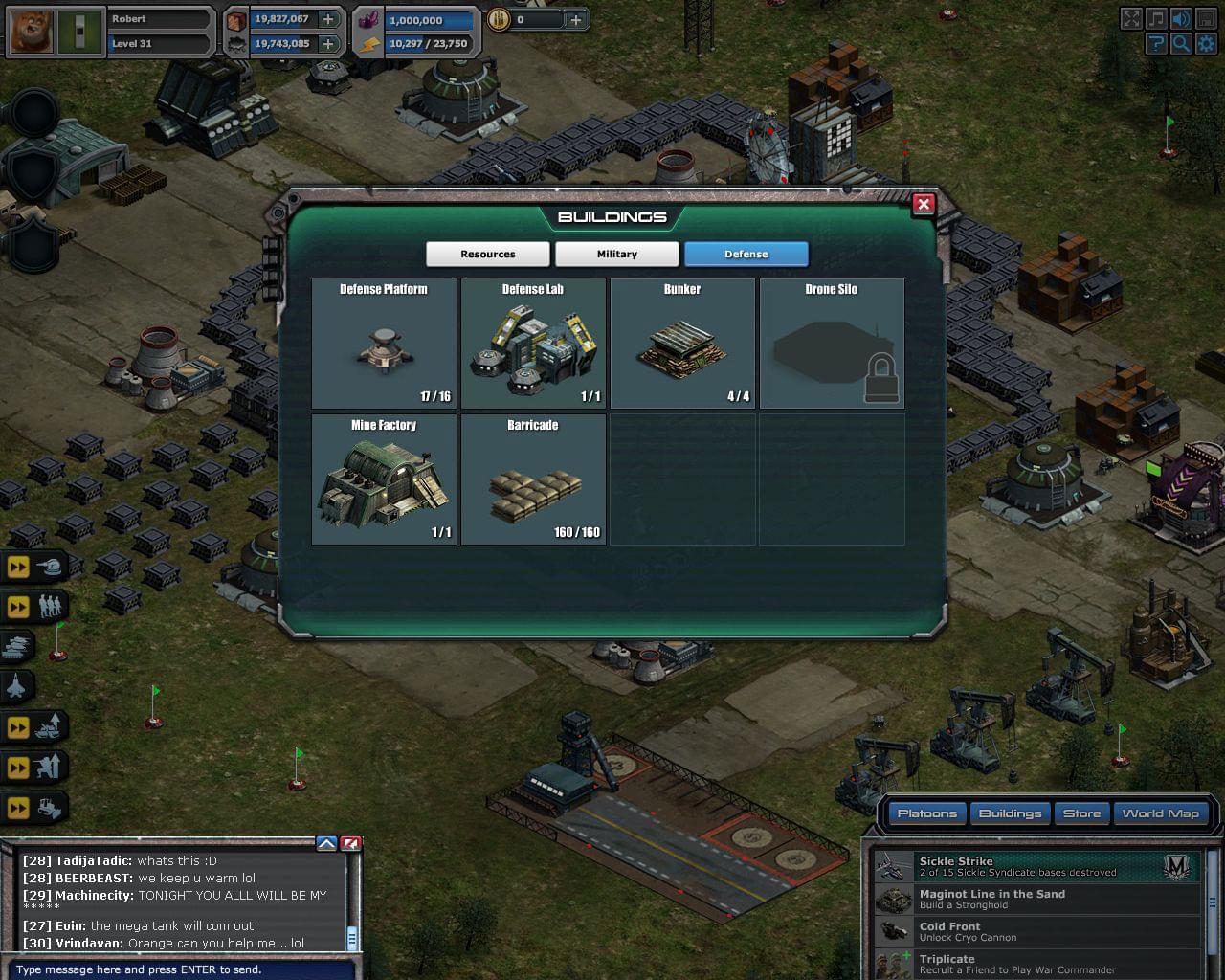
Task: Choose the Defense Platform building tile
Action: 384,344
